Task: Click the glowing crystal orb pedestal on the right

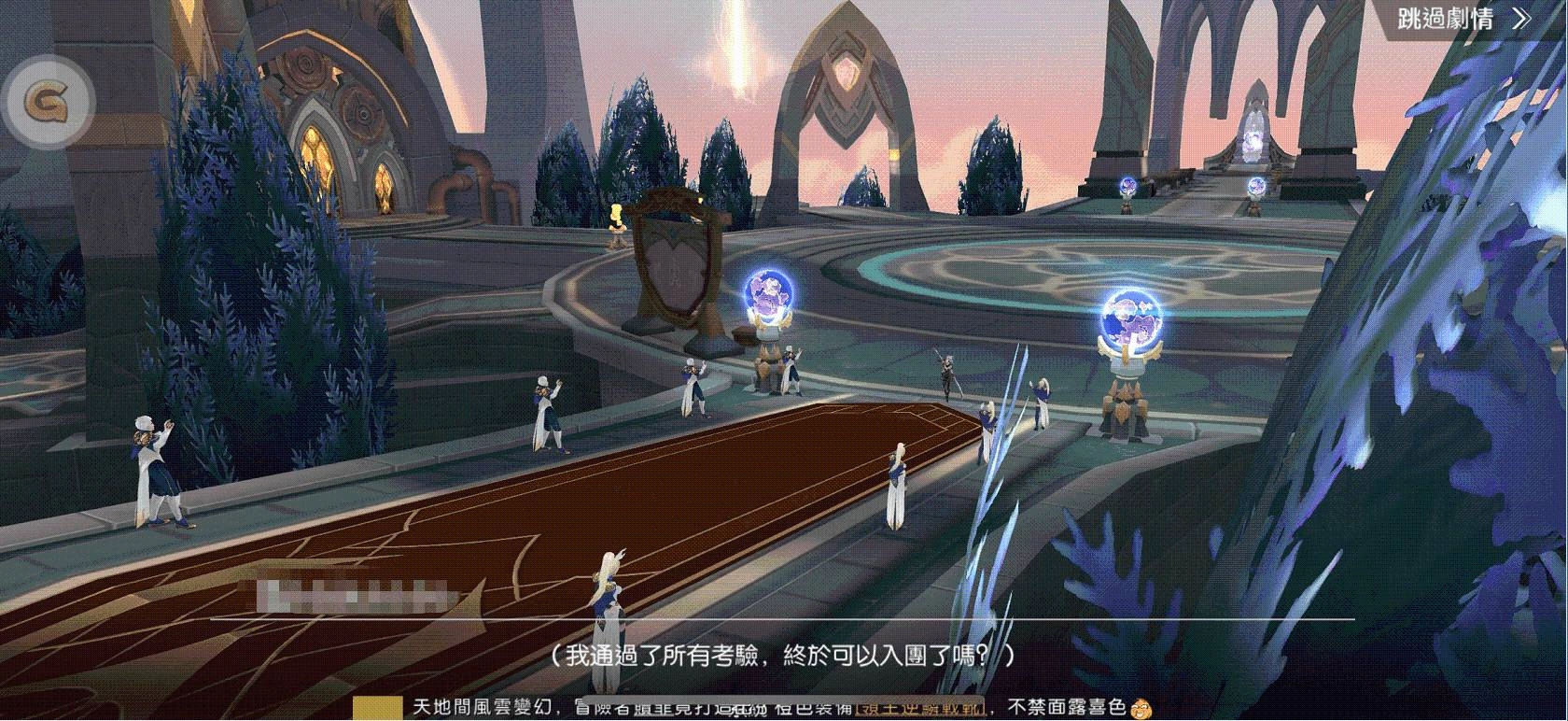Action: (x=1132, y=322)
